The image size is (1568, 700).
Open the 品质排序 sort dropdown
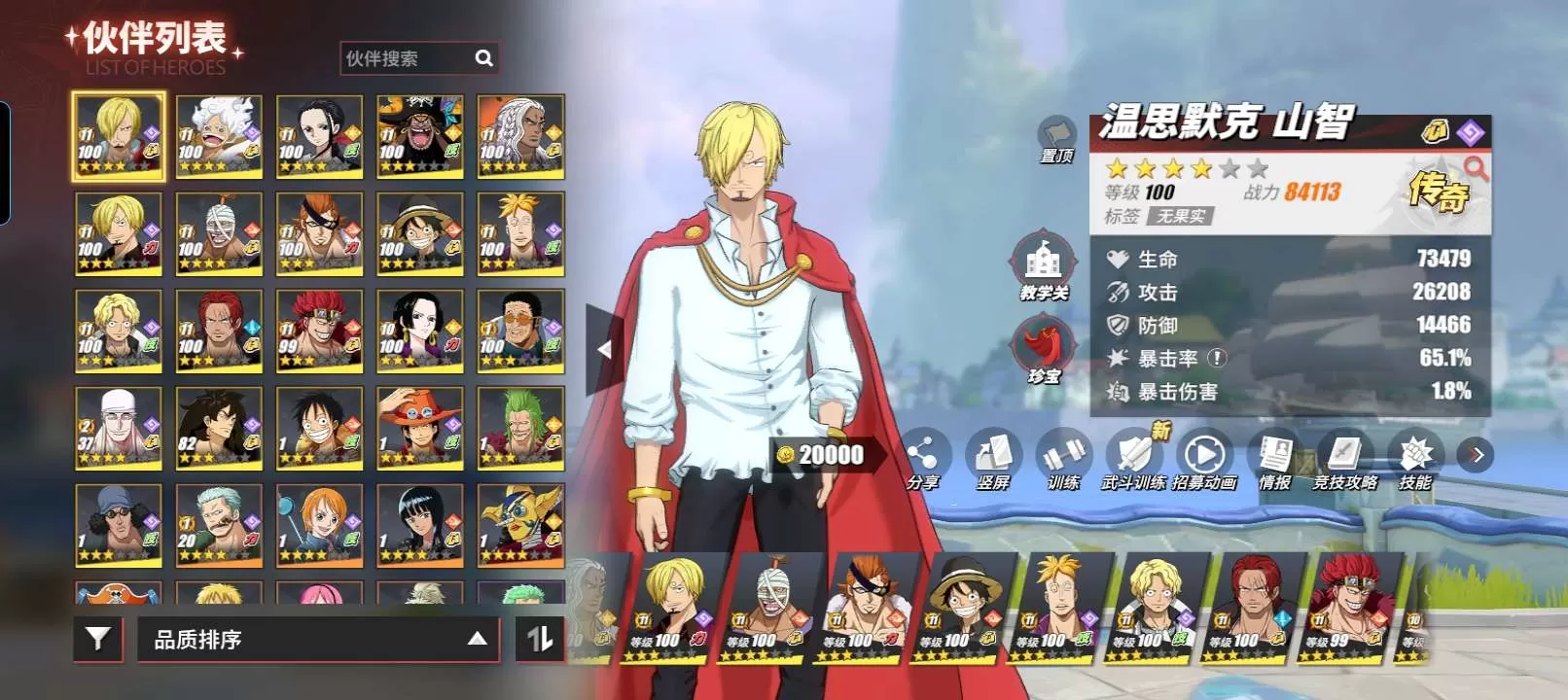(x=318, y=640)
